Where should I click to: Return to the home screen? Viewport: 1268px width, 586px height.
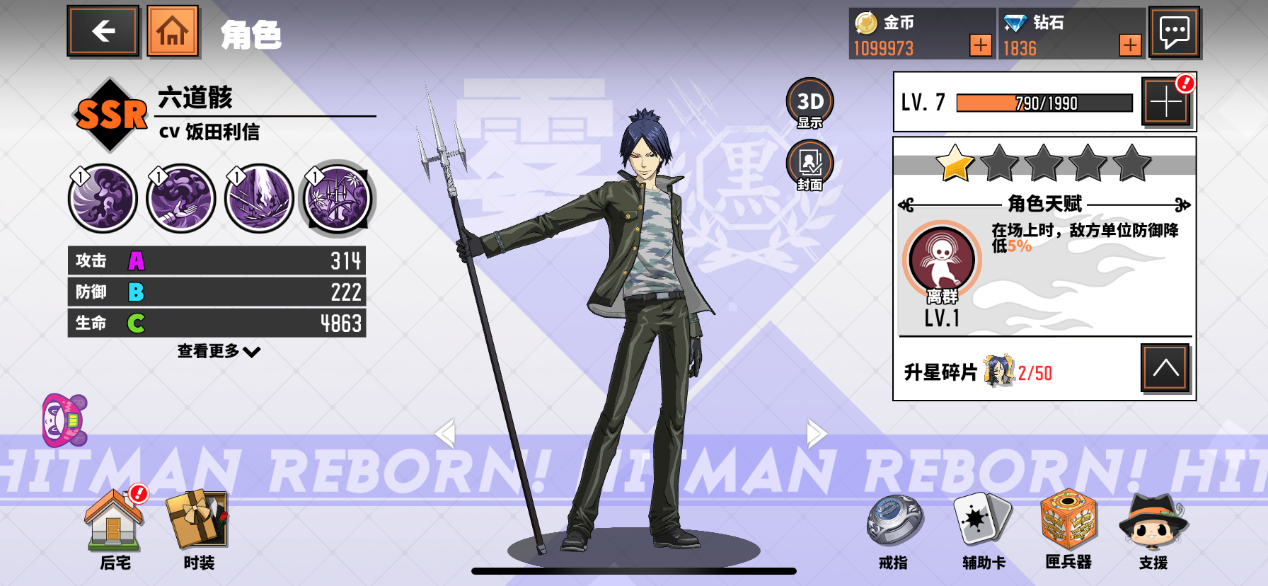coord(172,31)
